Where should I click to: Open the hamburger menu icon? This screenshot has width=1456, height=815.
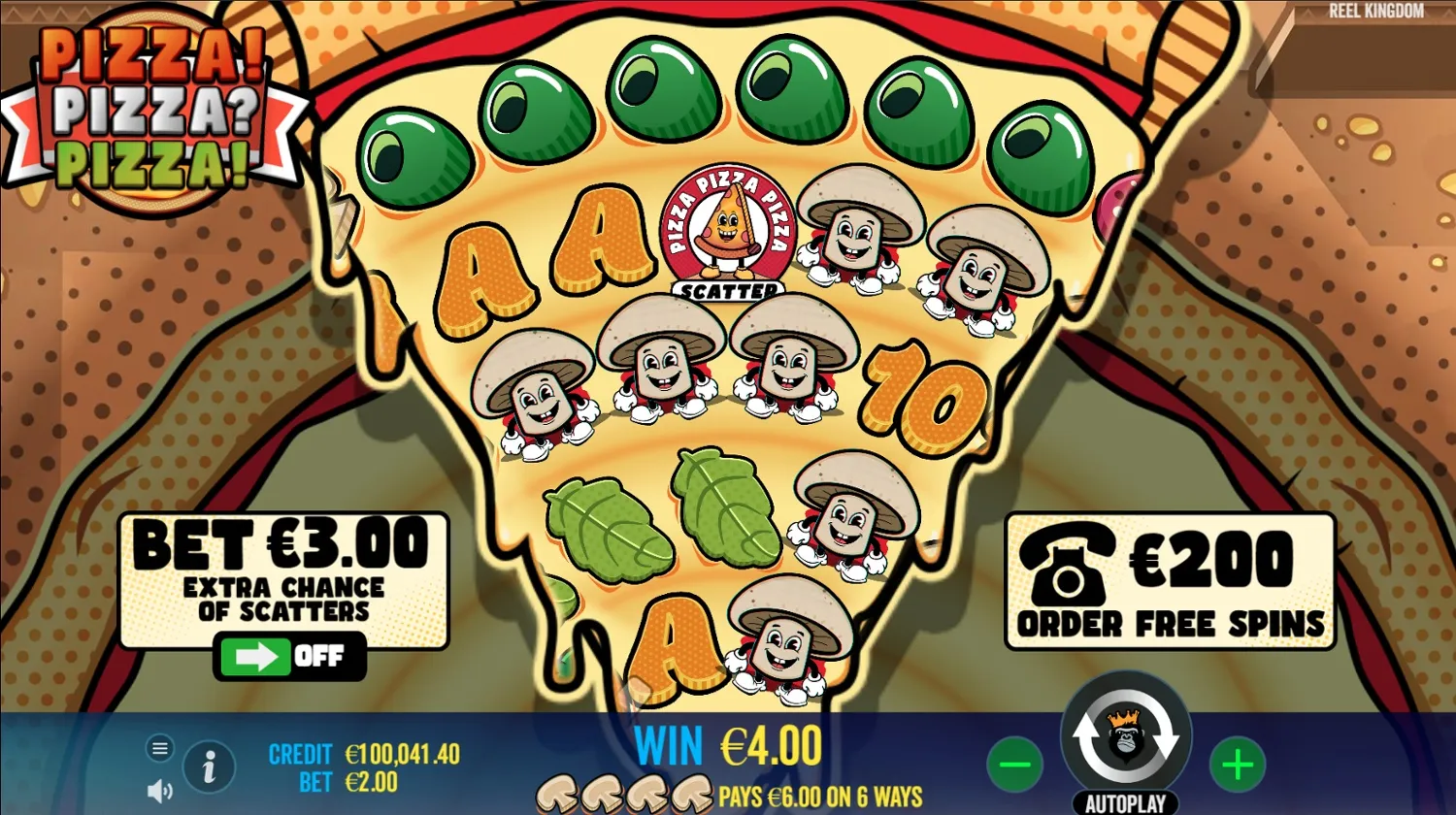point(159,749)
